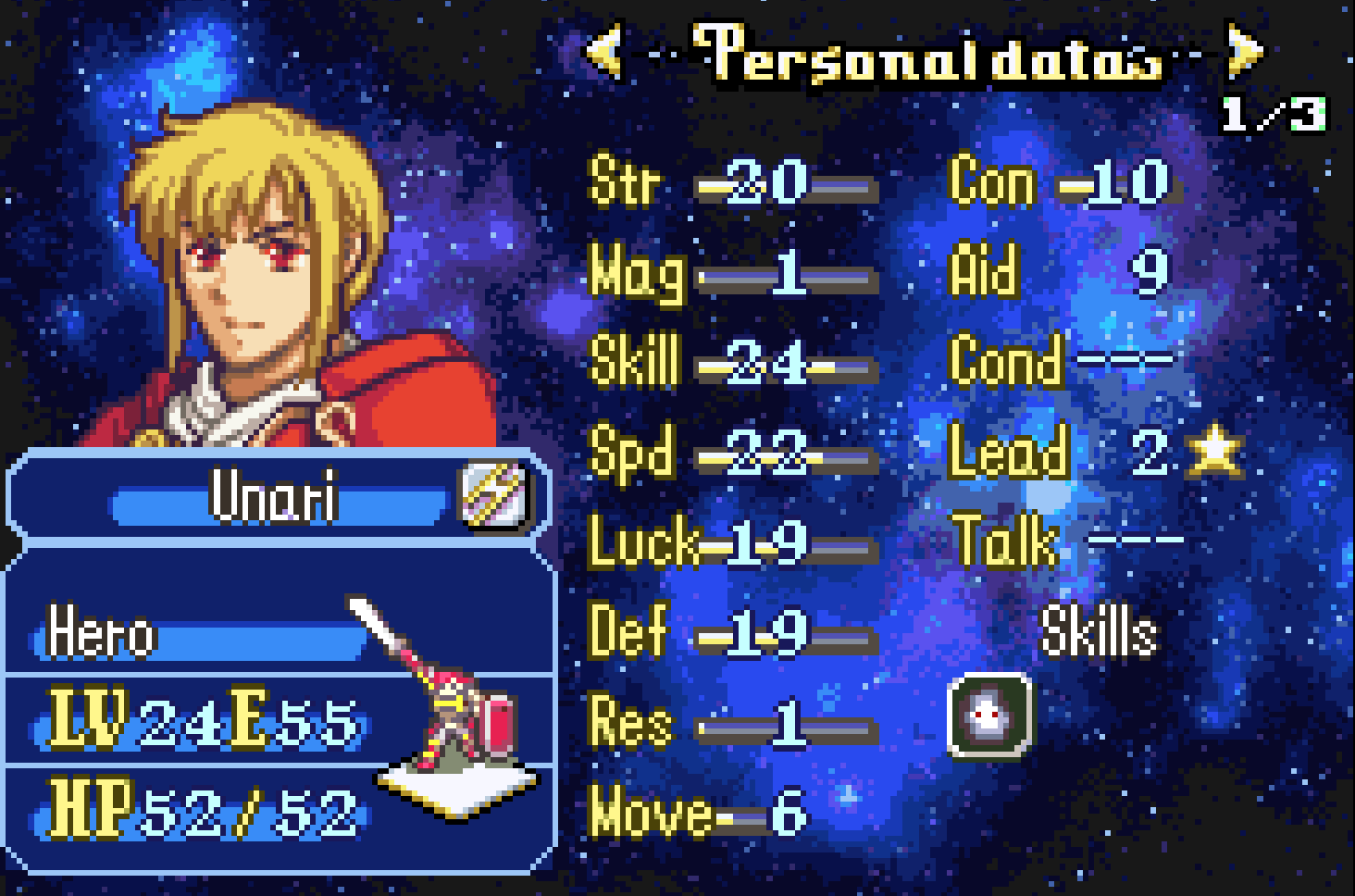Select the Lead star icon
This screenshot has height=896, width=1355.
(x=1214, y=451)
